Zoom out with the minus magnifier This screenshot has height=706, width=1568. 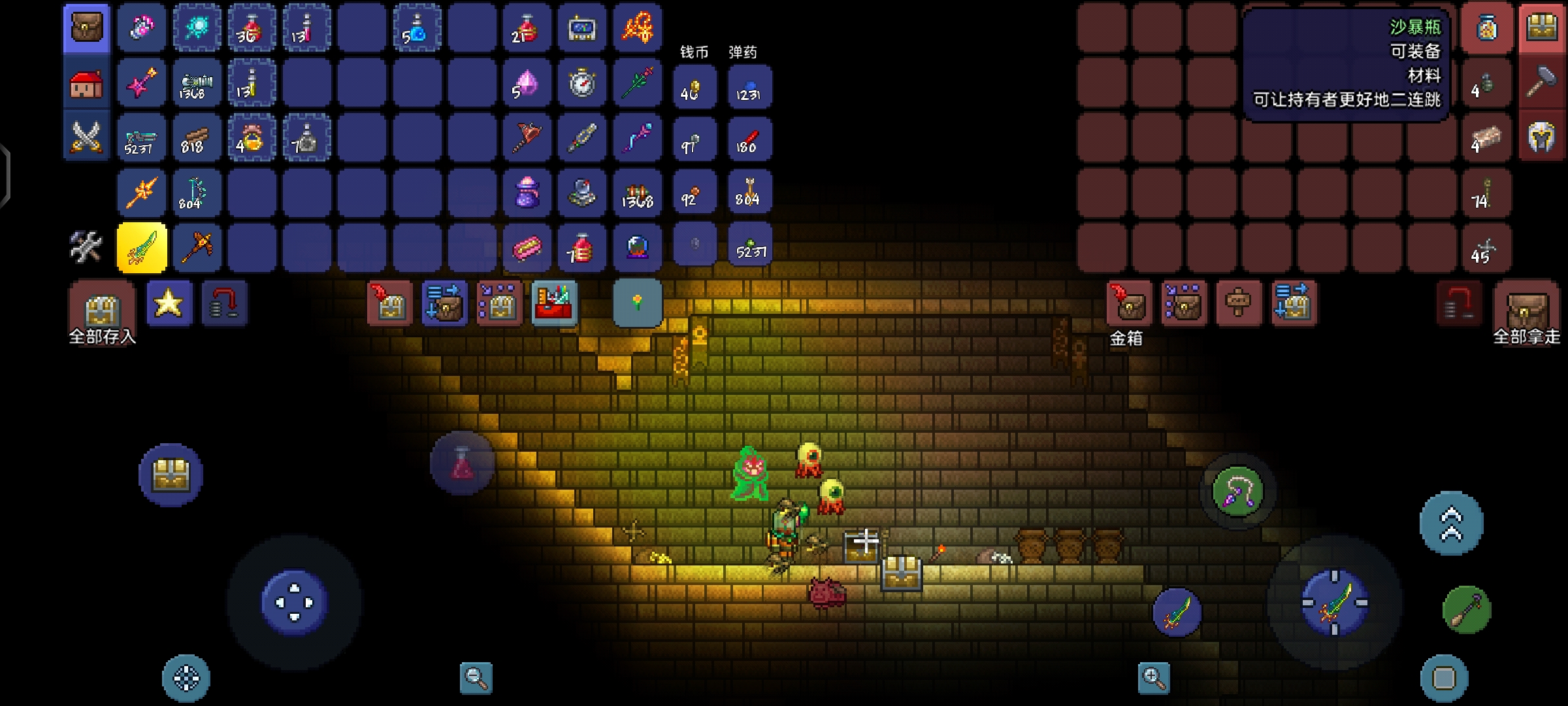[476, 678]
